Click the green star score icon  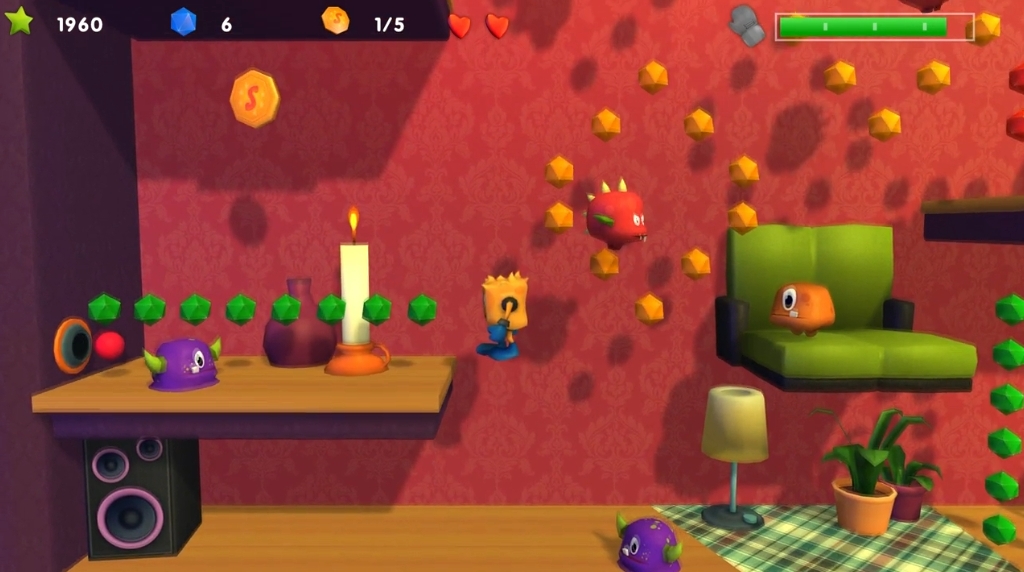click(19, 21)
